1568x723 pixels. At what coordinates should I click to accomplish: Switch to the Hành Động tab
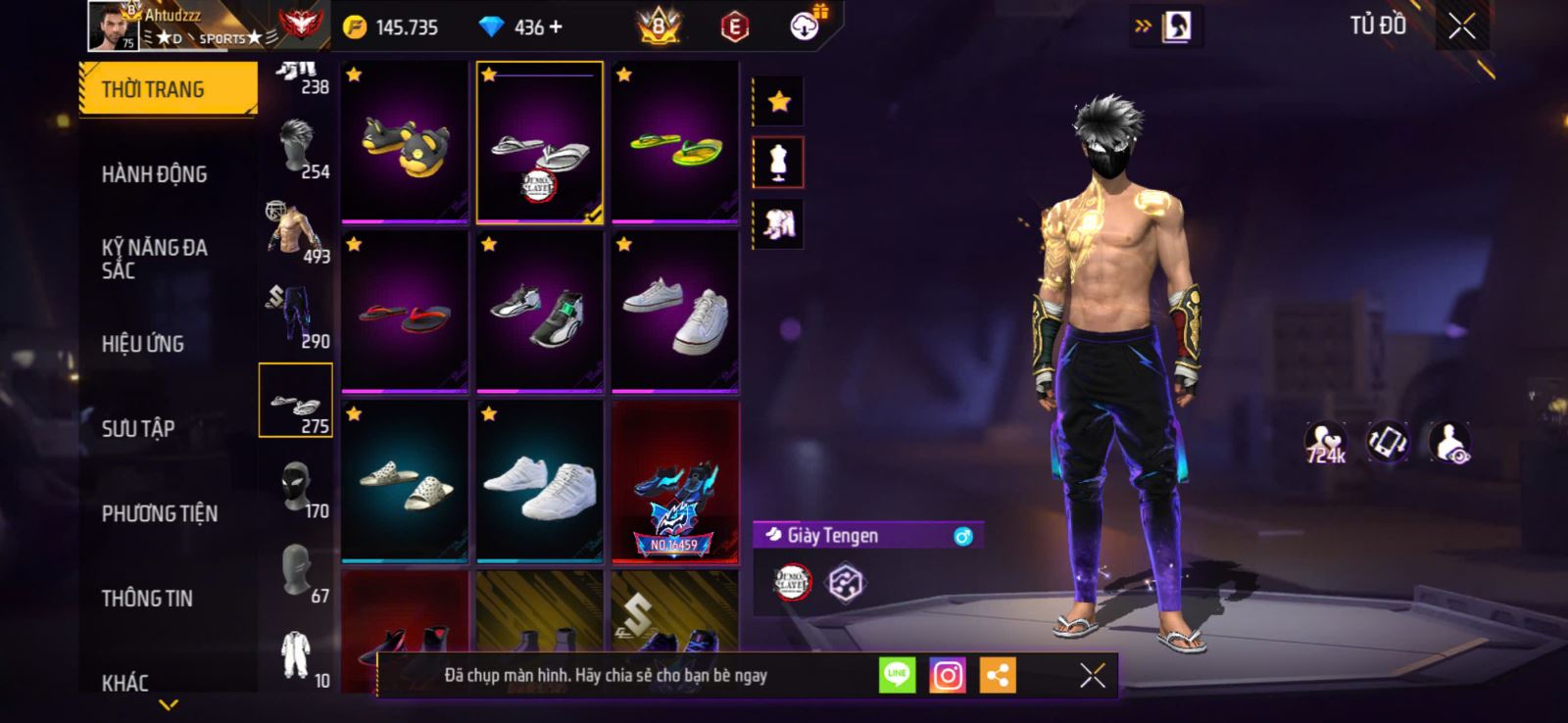[x=155, y=174]
